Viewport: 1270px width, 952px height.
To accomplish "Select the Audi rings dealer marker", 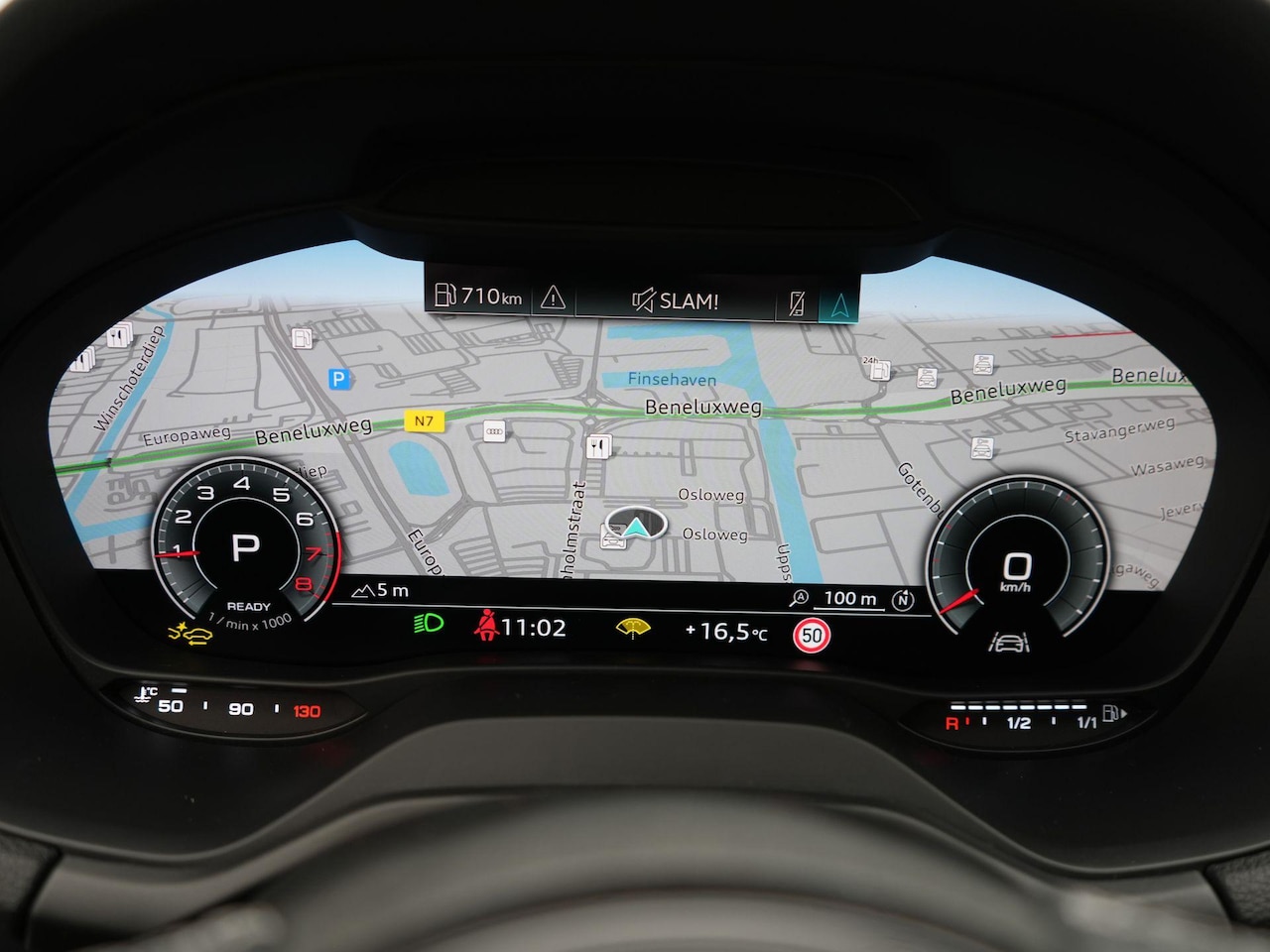I will 493,431.
